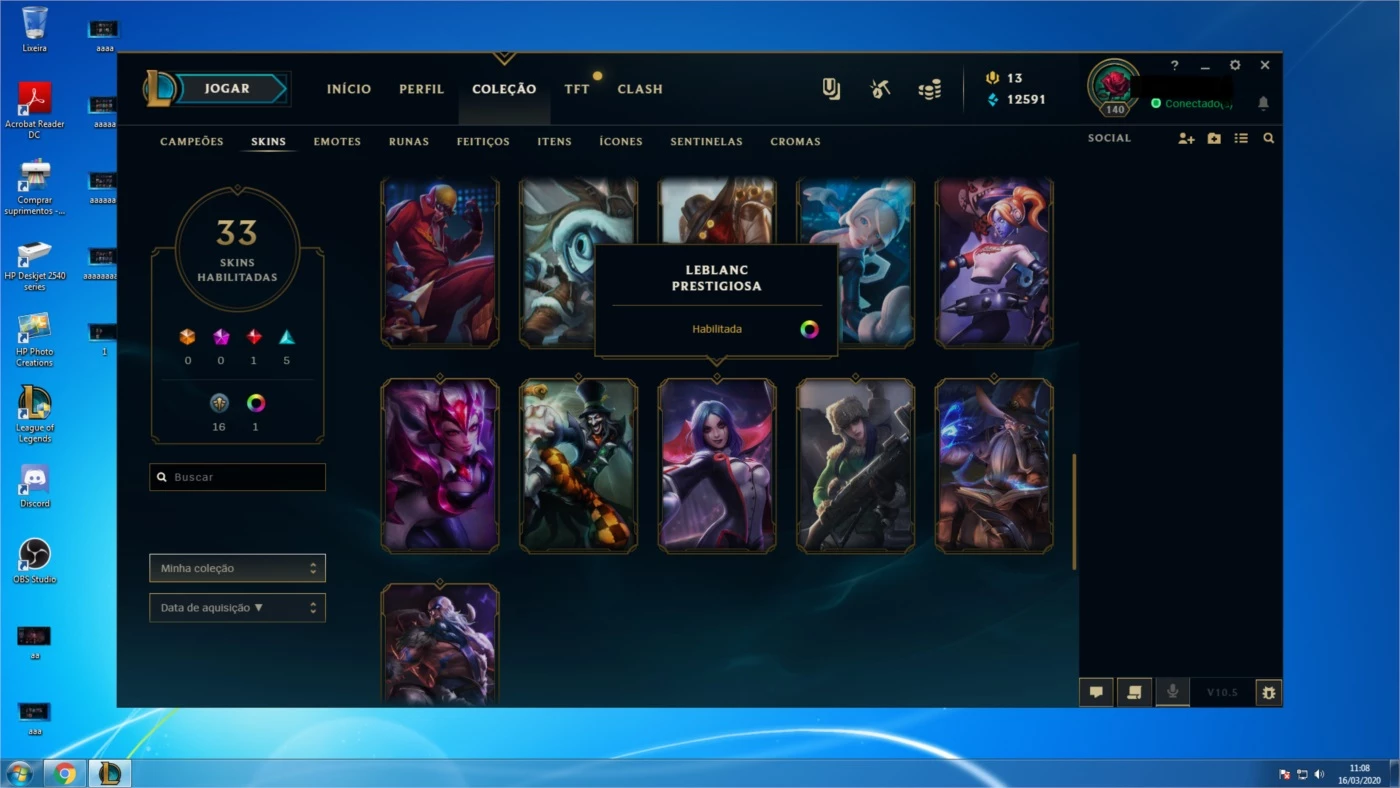
Task: Expand the help menu with question mark
Action: [1174, 64]
